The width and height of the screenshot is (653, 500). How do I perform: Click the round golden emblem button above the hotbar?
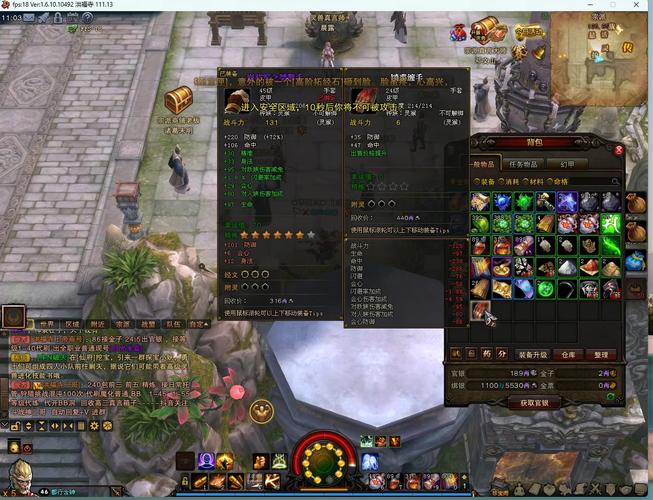261,409
